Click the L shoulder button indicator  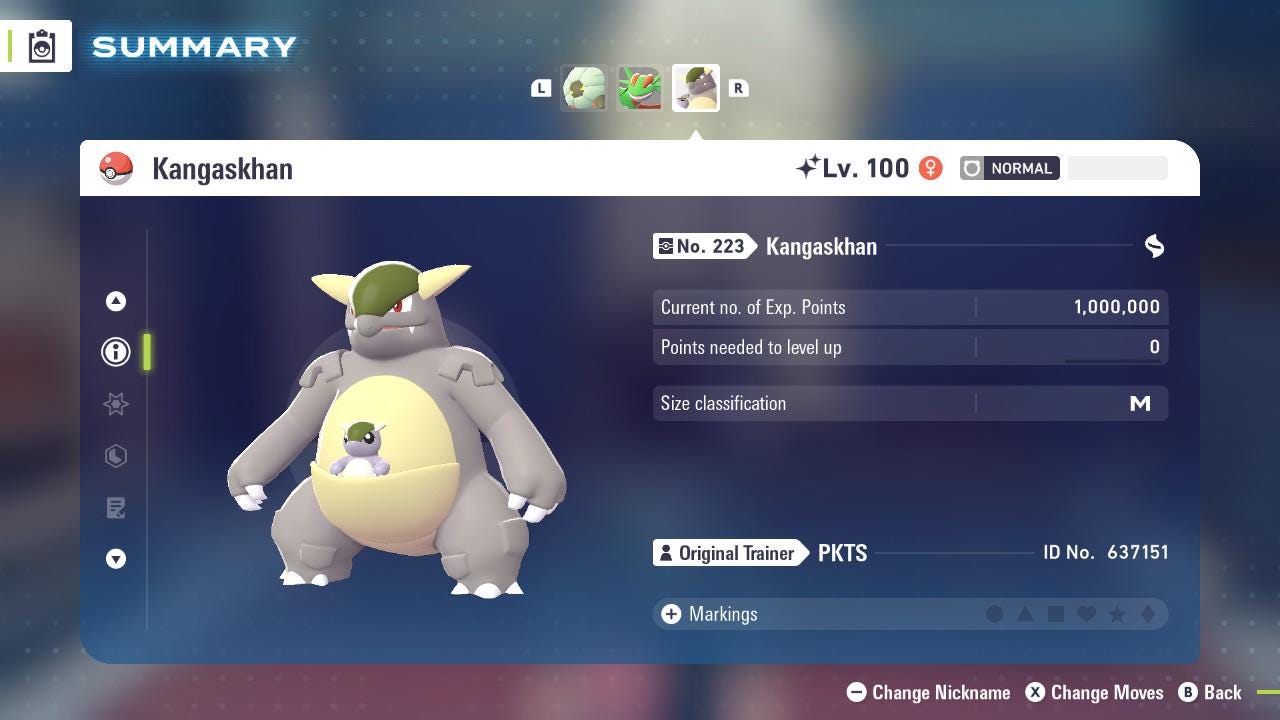pyautogui.click(x=541, y=88)
